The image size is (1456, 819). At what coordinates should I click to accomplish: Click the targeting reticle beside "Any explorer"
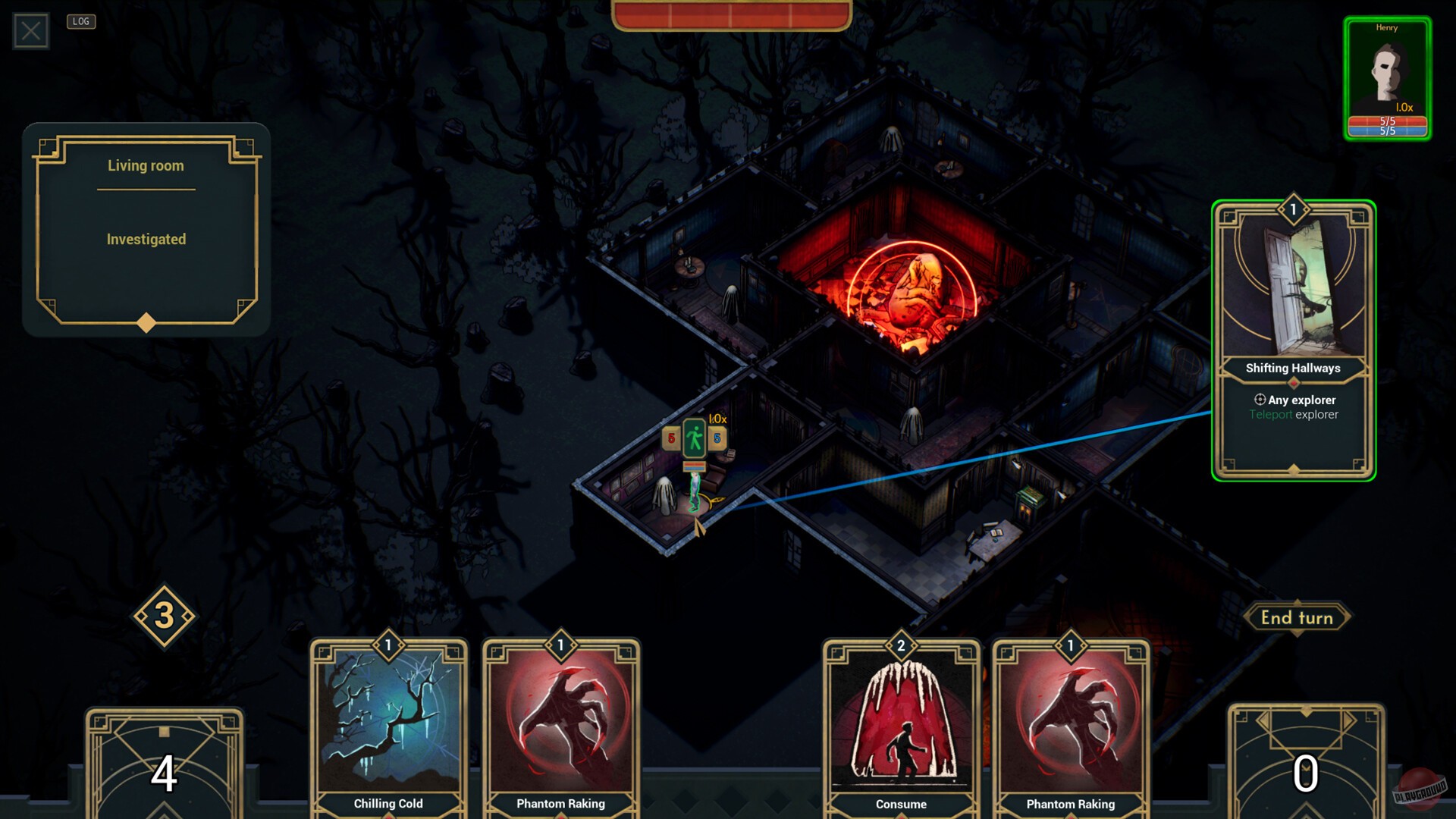[1259, 400]
